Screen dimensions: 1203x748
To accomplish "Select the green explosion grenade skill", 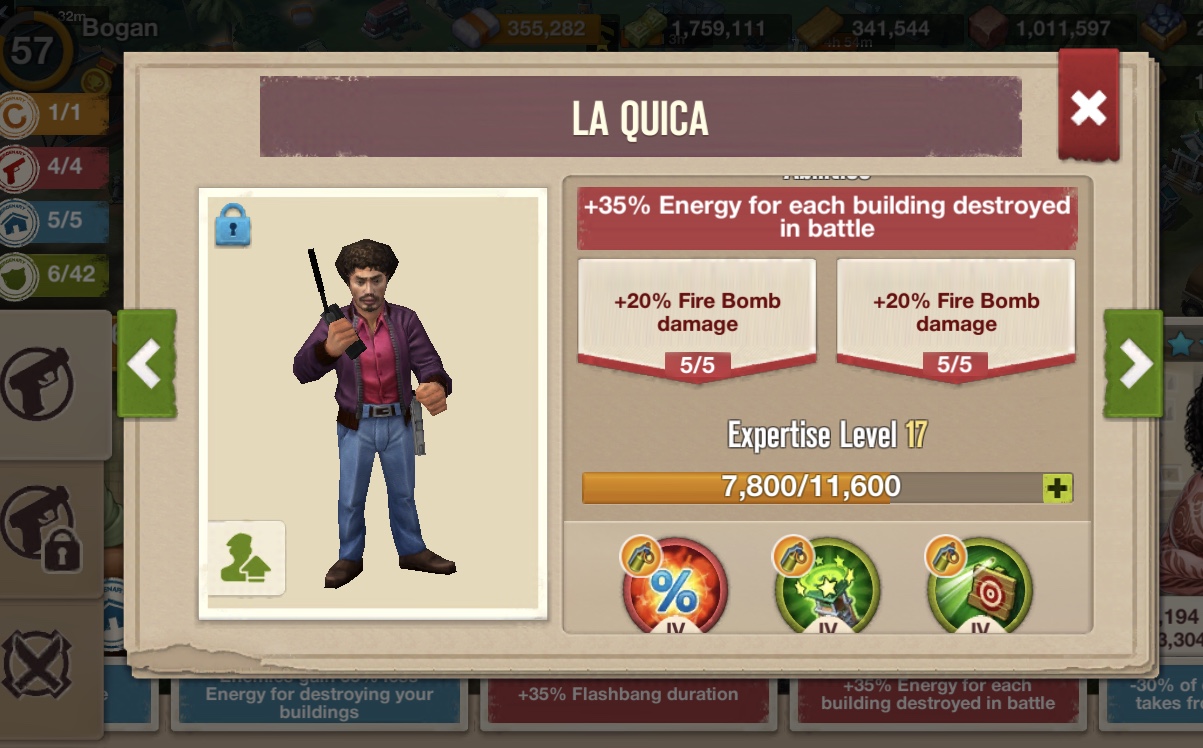I will pyautogui.click(x=827, y=590).
